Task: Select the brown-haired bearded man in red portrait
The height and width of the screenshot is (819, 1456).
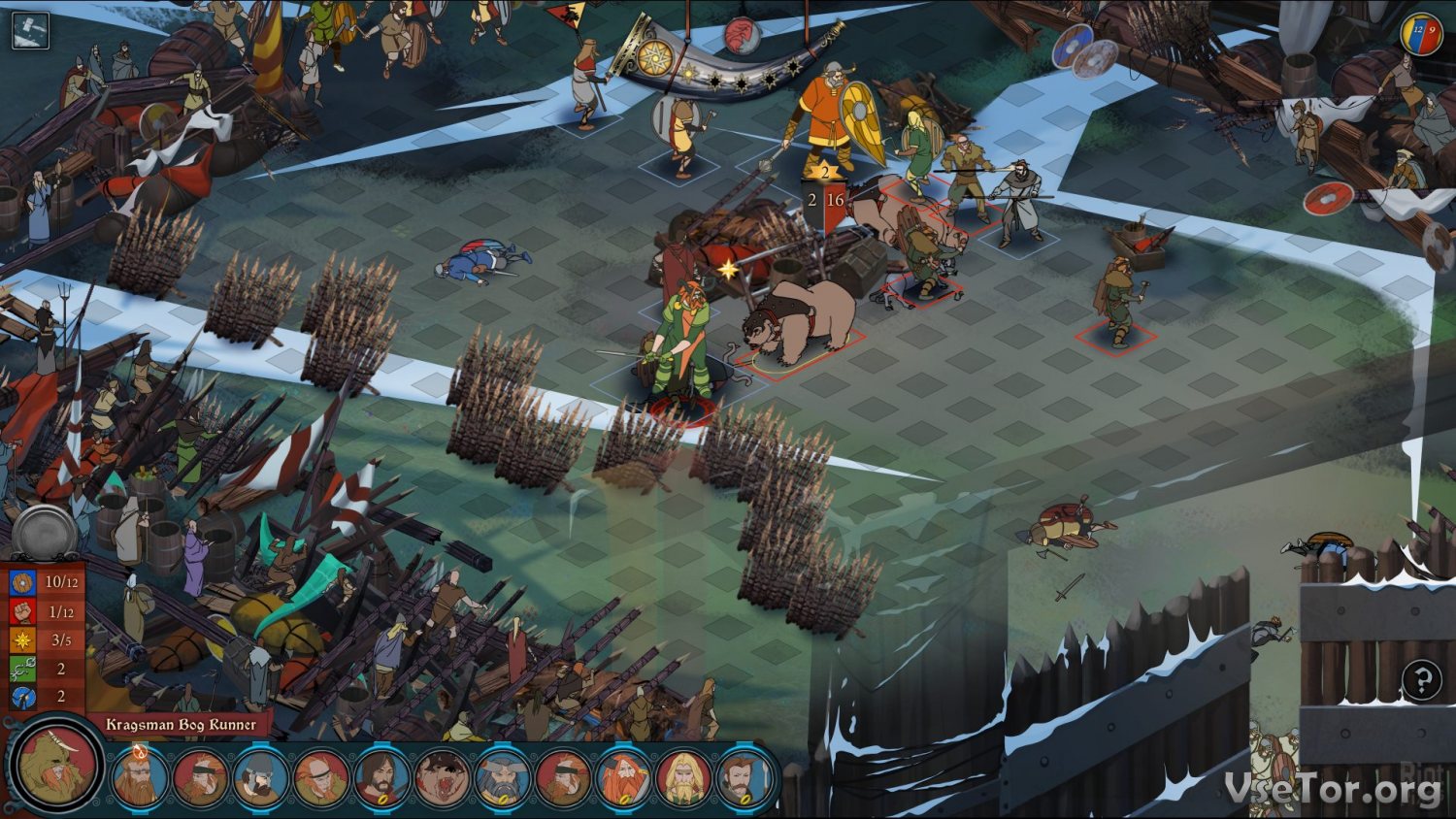Action: 381,779
